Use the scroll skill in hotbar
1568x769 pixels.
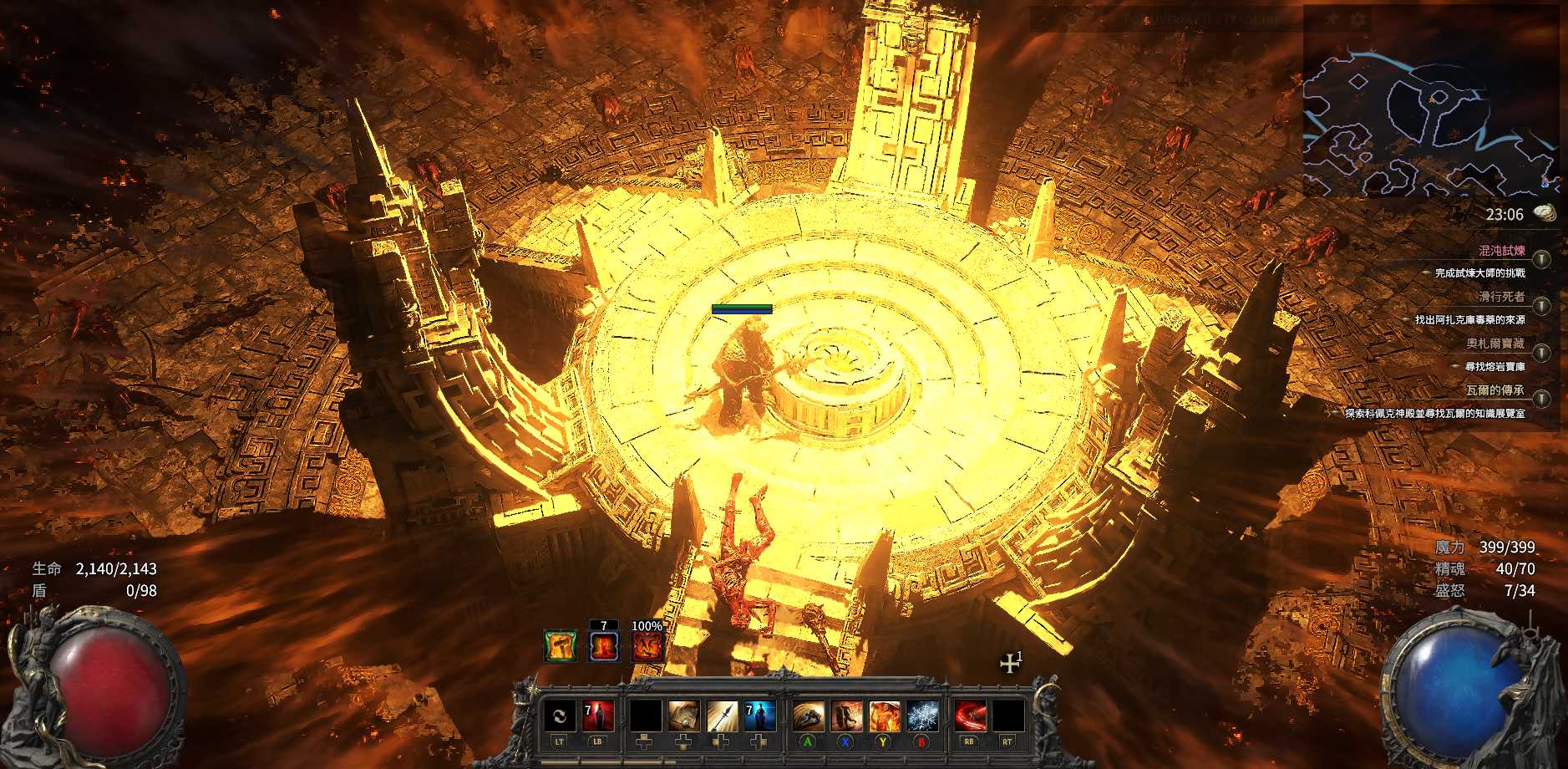(x=683, y=716)
